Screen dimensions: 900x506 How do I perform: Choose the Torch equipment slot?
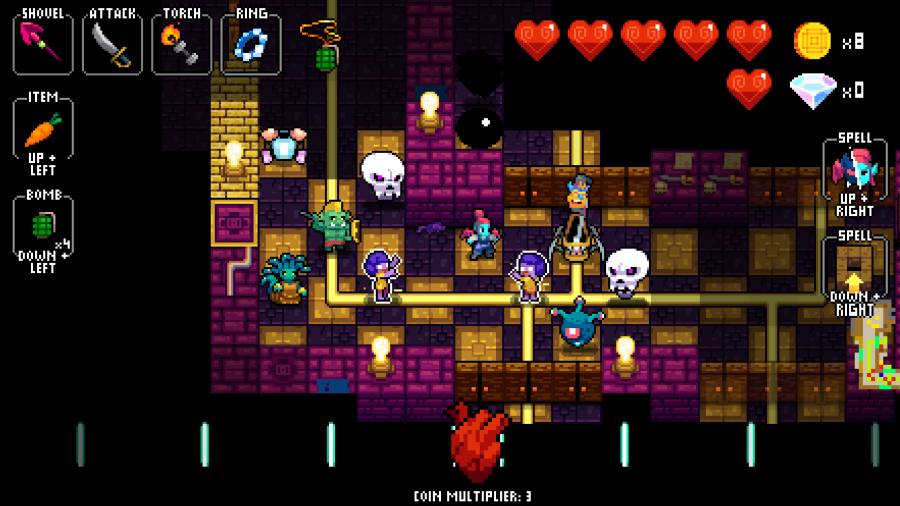(181, 43)
